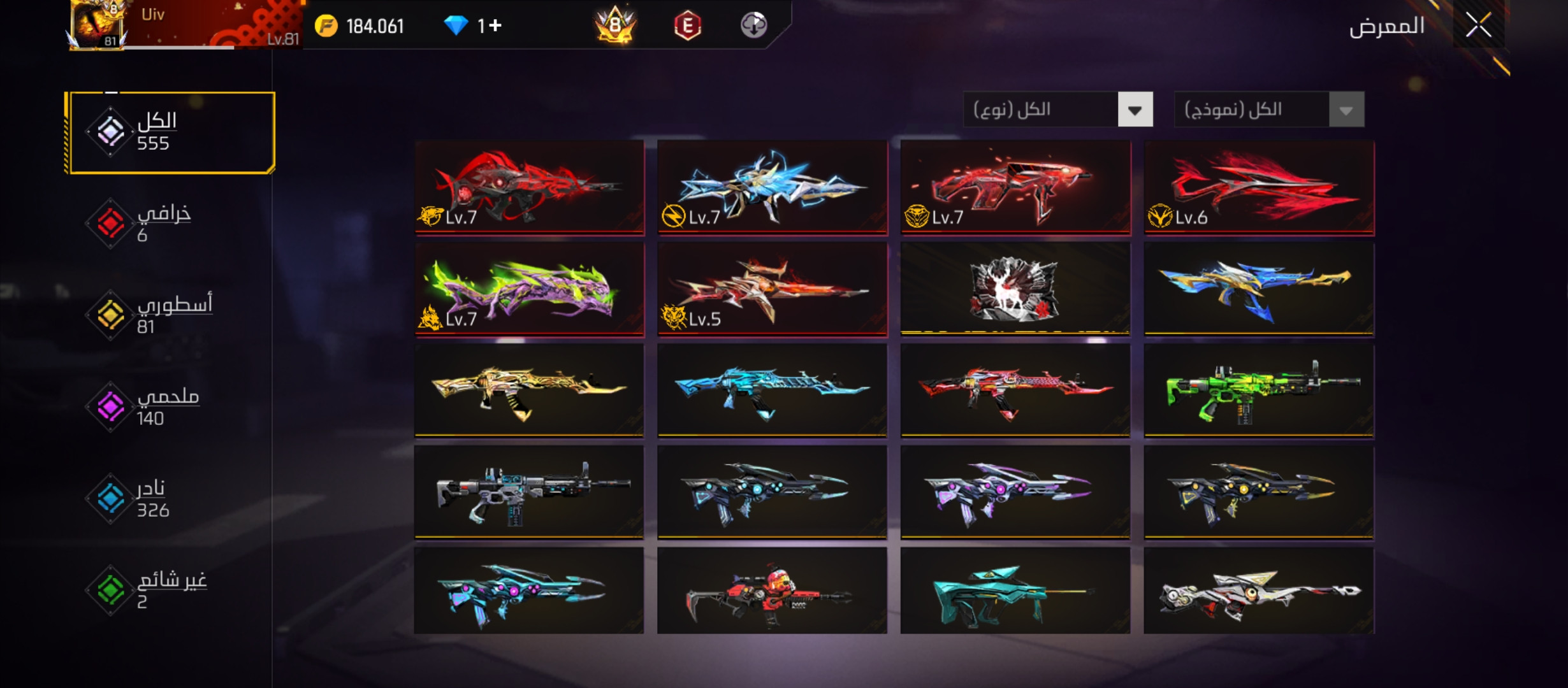Choose the Lv.6 red winged gun skin
This screenshot has width=1568, height=688.
coord(1259,187)
